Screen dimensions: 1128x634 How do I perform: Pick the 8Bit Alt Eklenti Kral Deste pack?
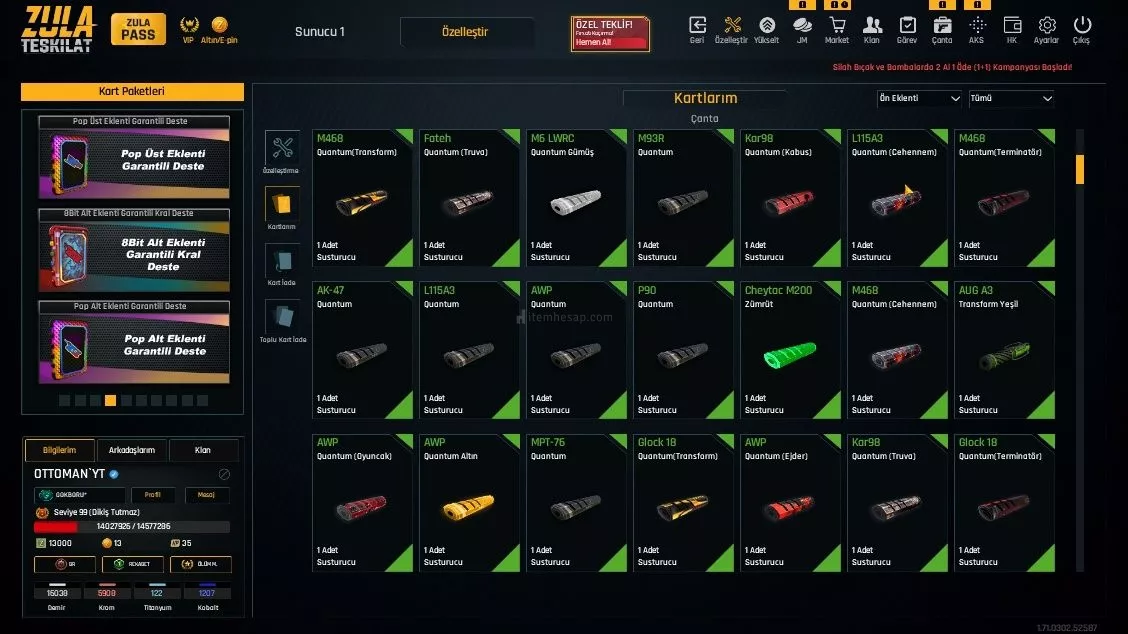pos(135,254)
